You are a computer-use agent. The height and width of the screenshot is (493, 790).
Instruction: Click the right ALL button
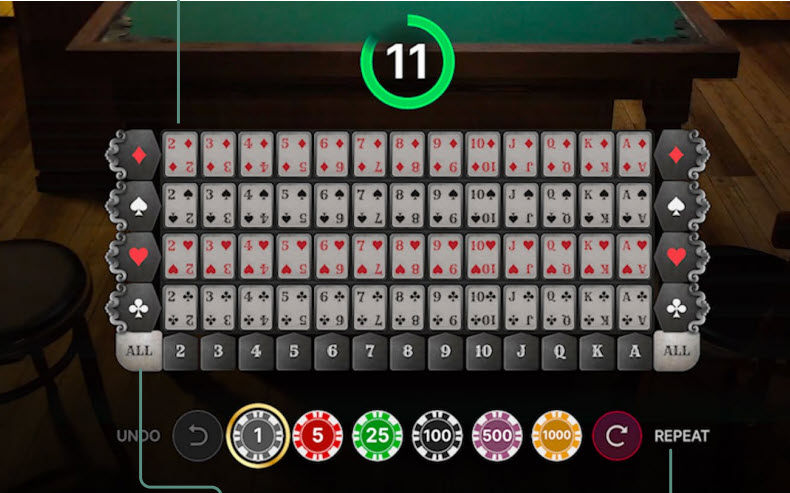(x=677, y=351)
